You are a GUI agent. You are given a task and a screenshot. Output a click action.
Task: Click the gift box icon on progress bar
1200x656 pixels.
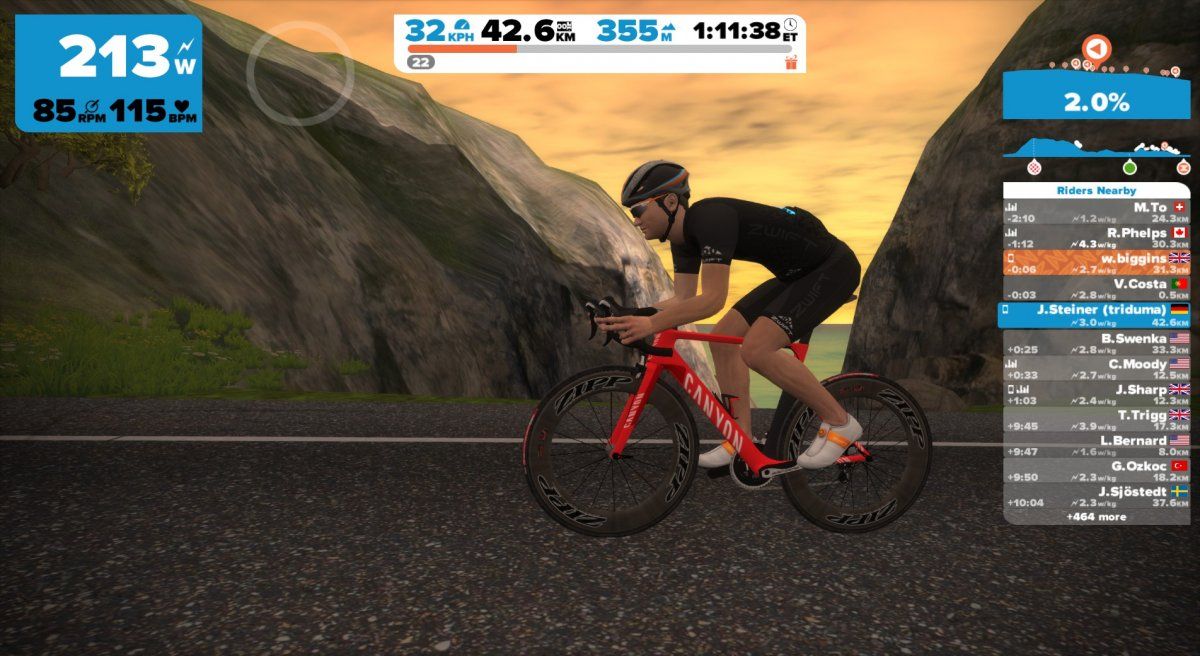click(x=792, y=63)
